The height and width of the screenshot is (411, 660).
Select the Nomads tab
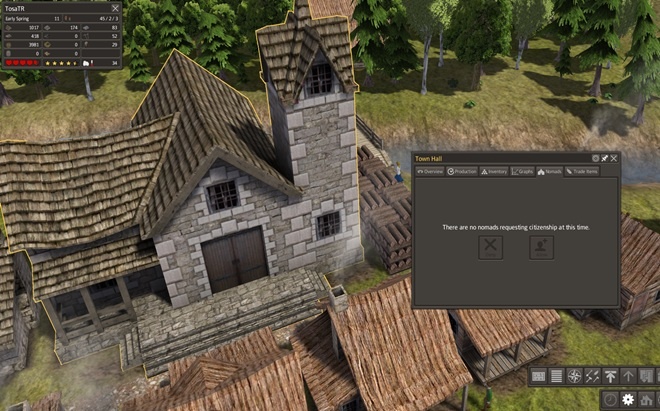(x=549, y=172)
